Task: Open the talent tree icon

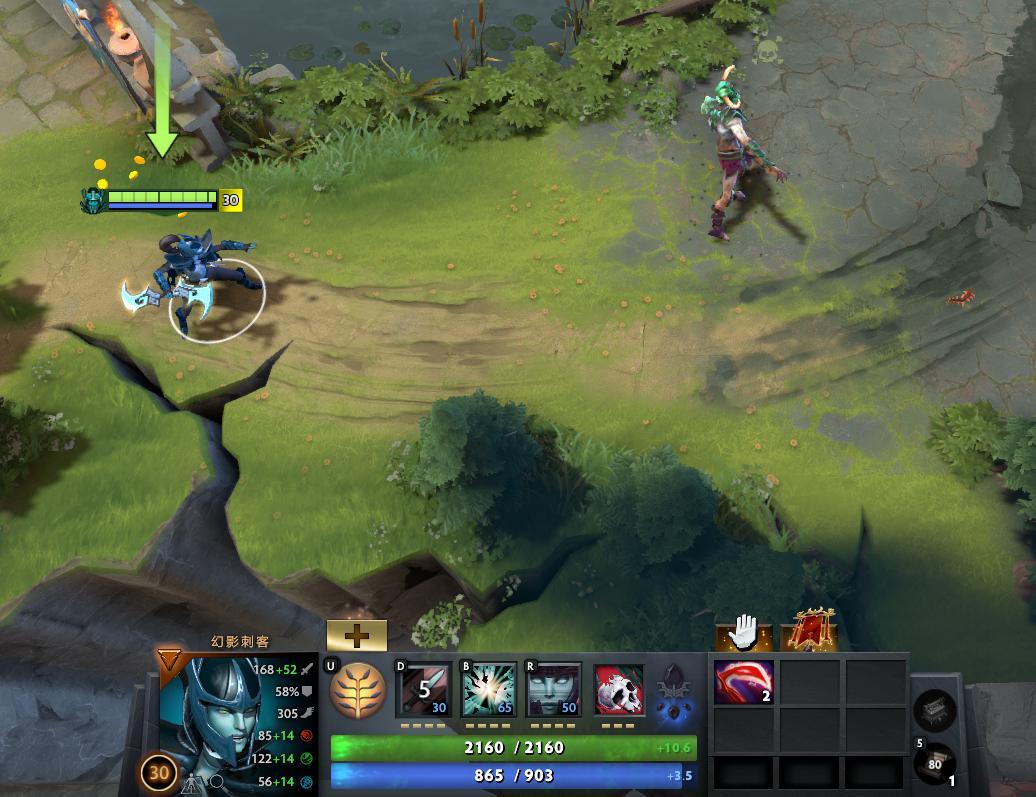Action: click(x=357, y=689)
